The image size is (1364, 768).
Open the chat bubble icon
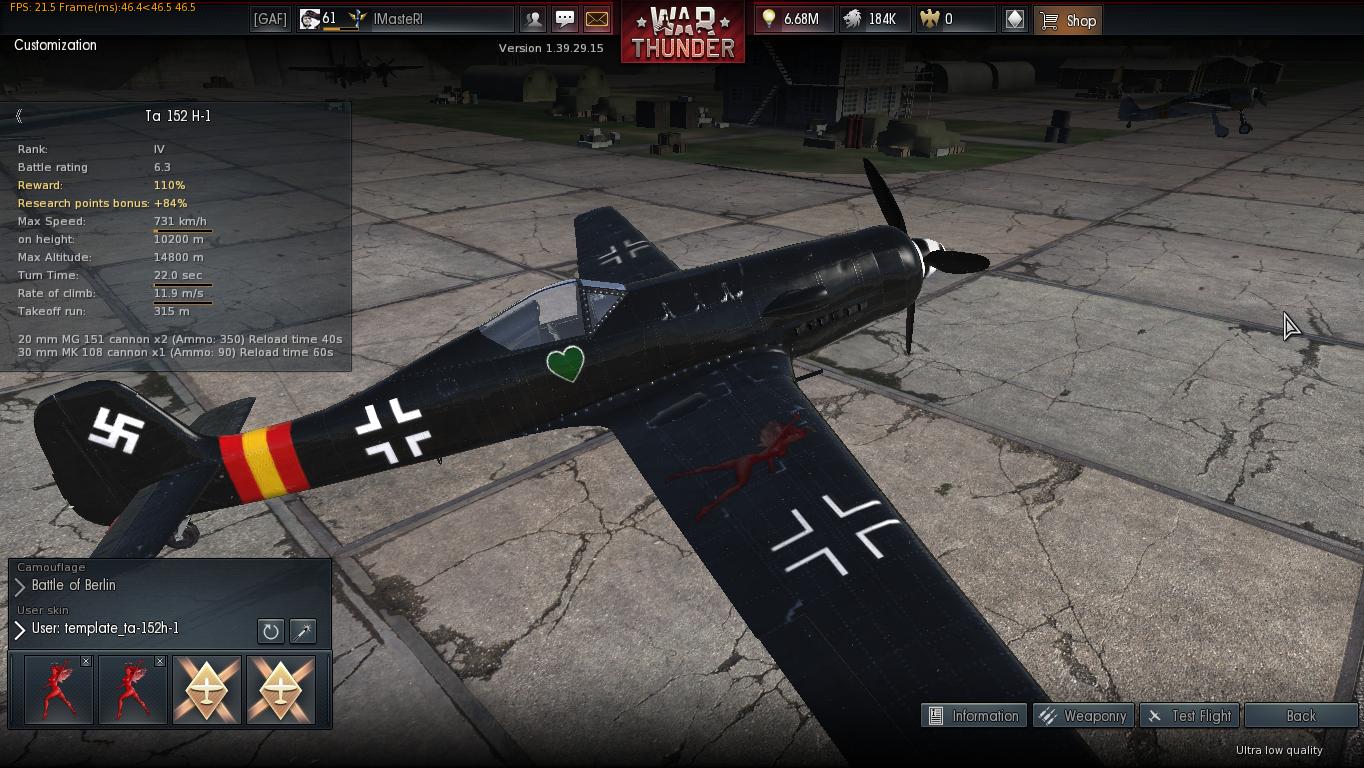tap(566, 19)
